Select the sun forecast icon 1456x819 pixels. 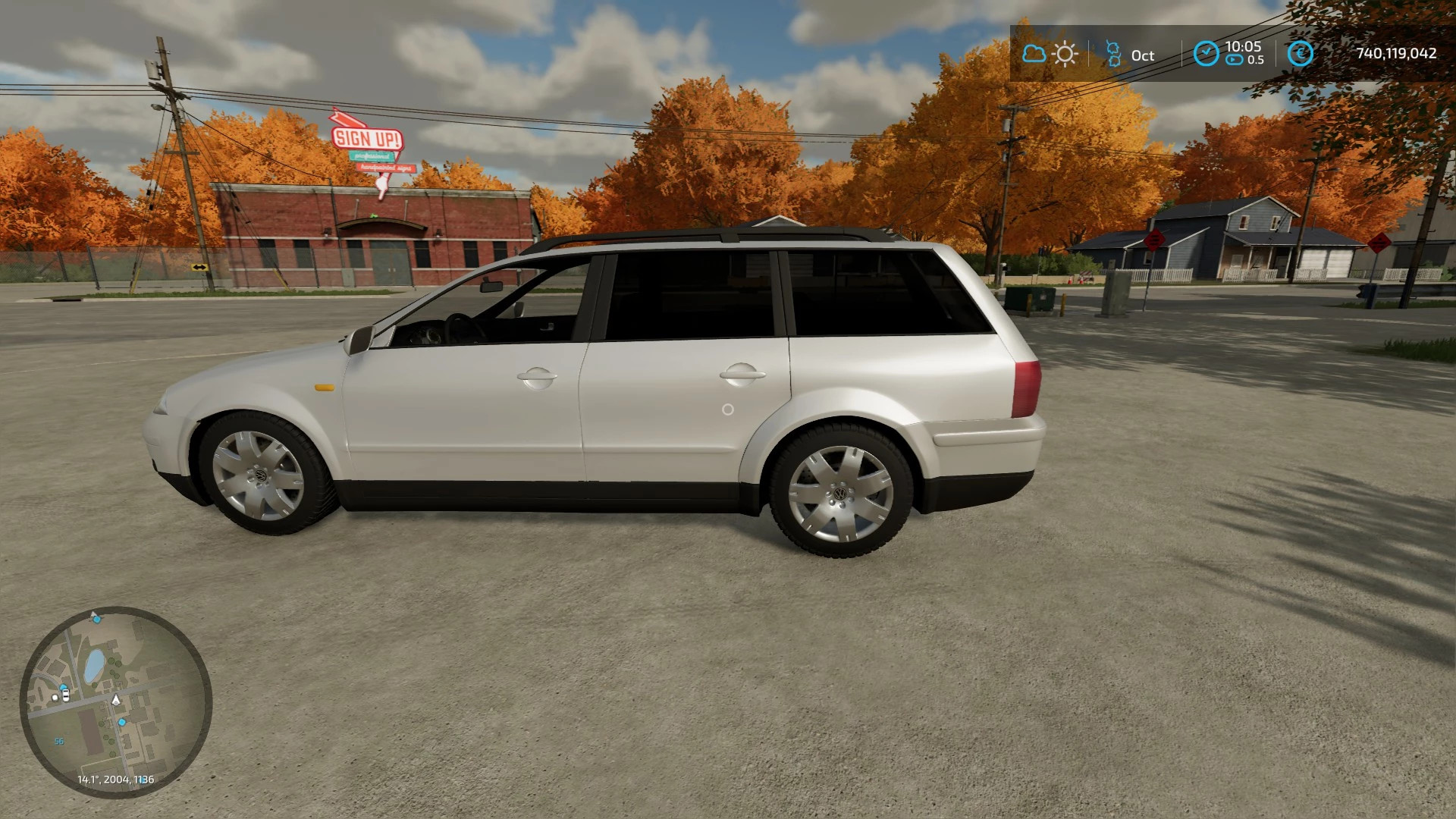[x=1065, y=54]
